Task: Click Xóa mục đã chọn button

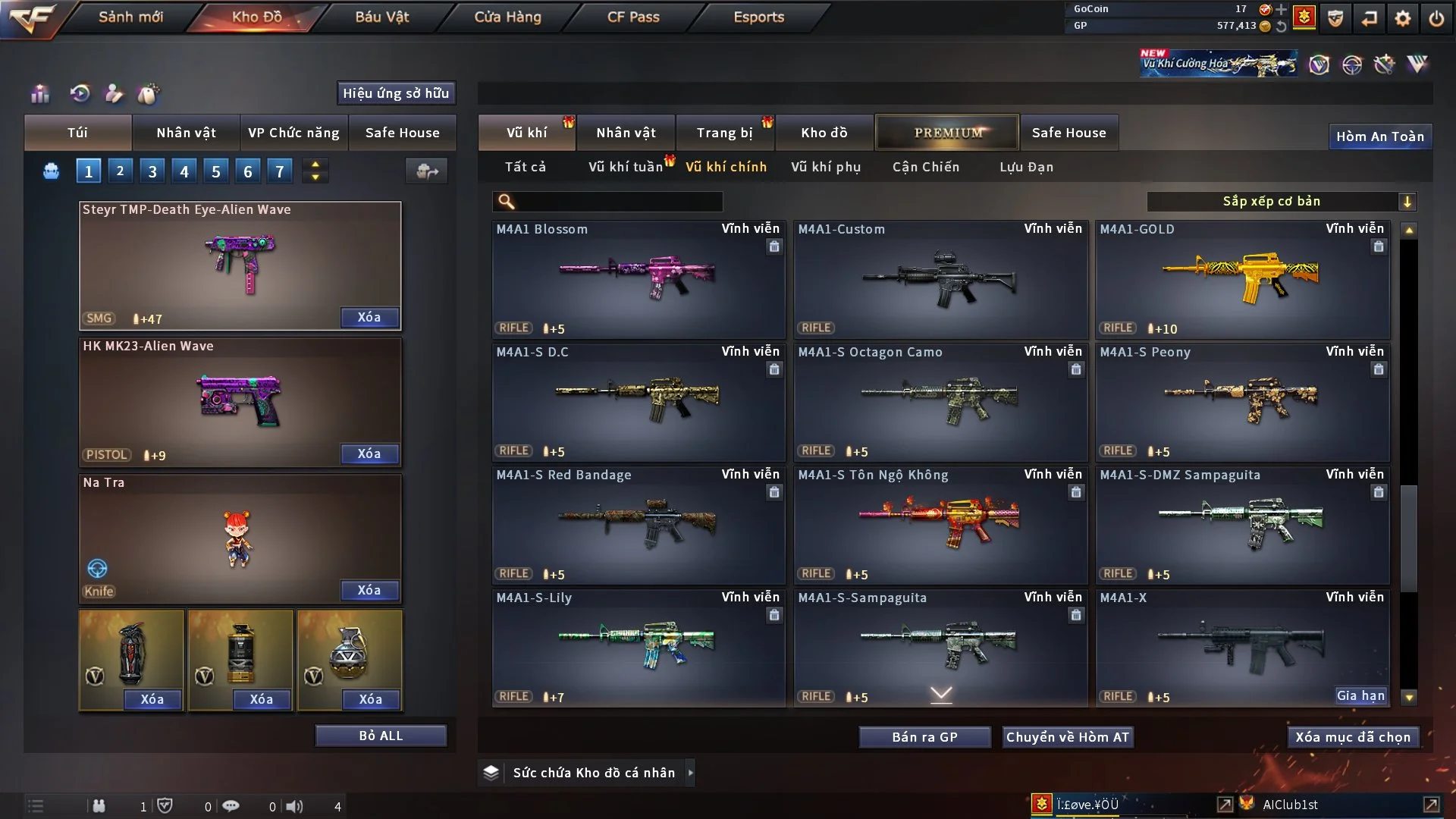Action: 1352,737
